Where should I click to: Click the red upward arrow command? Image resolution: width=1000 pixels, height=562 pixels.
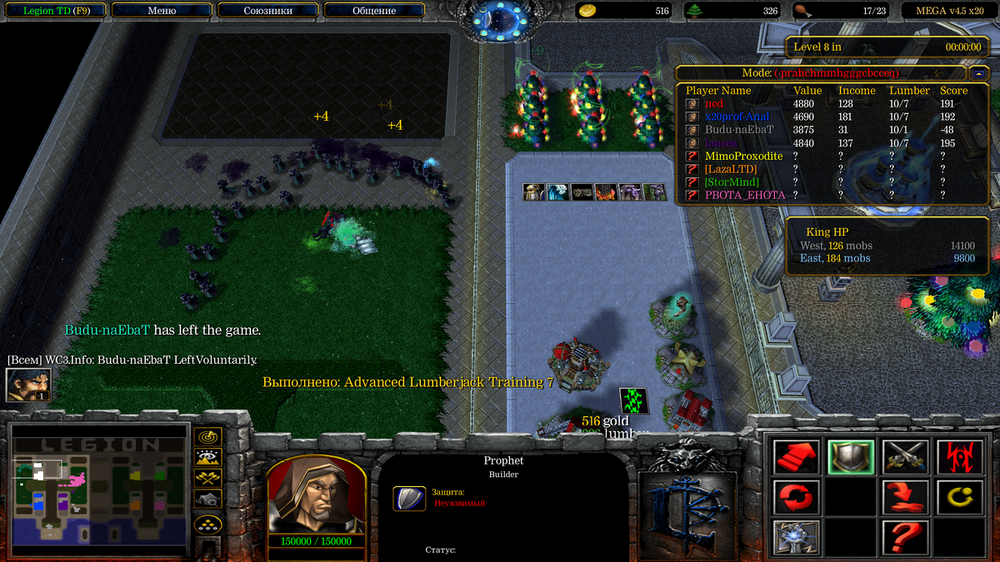coord(796,458)
